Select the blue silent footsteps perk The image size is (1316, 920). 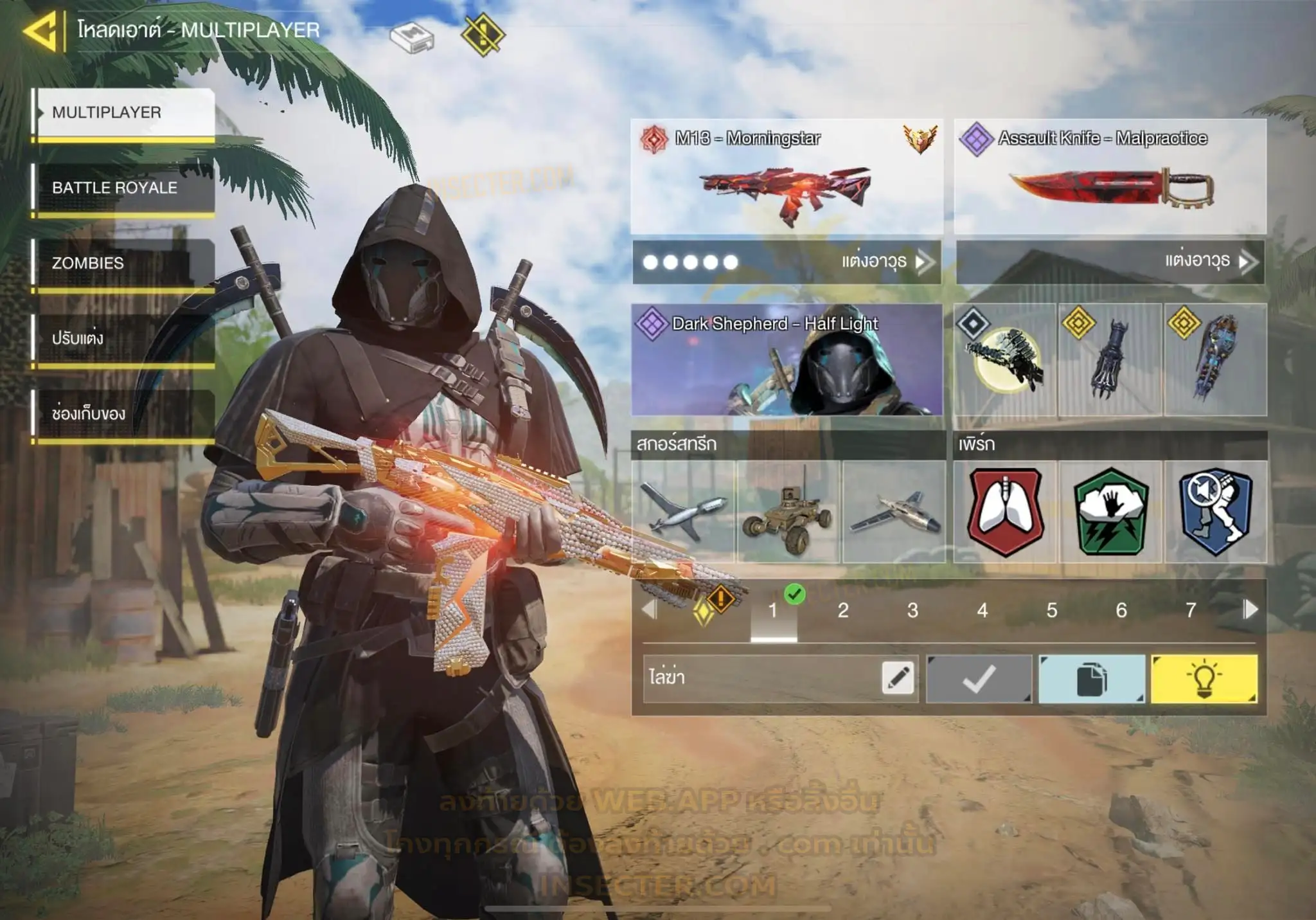click(1216, 512)
